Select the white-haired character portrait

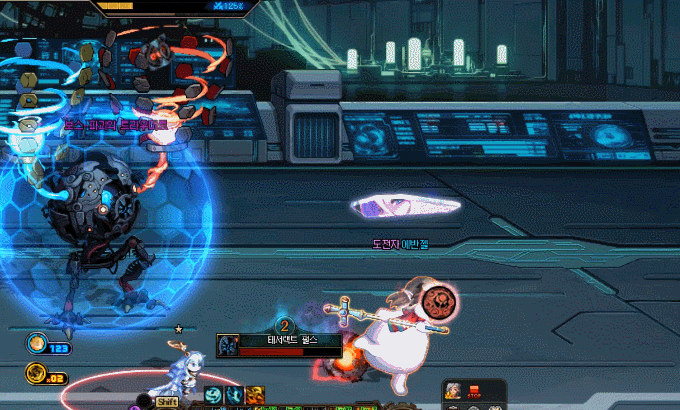pyautogui.click(x=451, y=390)
